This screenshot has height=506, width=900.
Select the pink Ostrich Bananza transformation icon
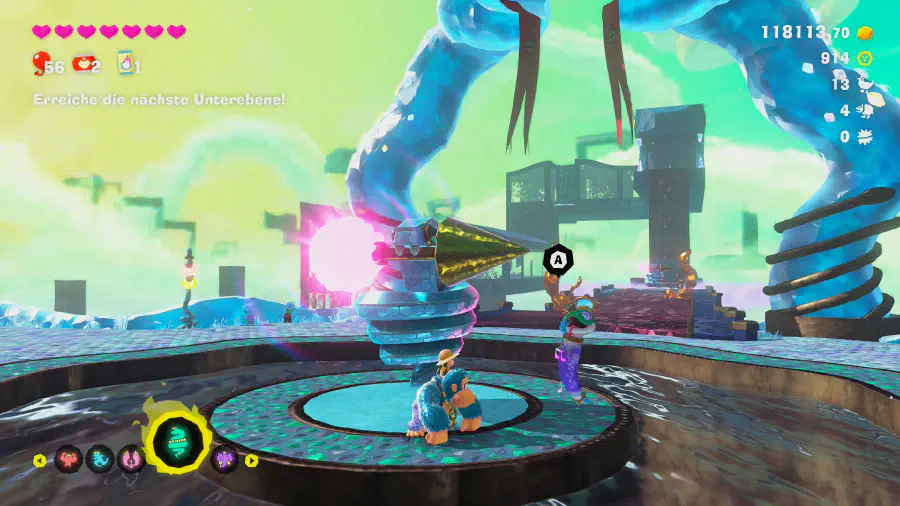[131, 459]
